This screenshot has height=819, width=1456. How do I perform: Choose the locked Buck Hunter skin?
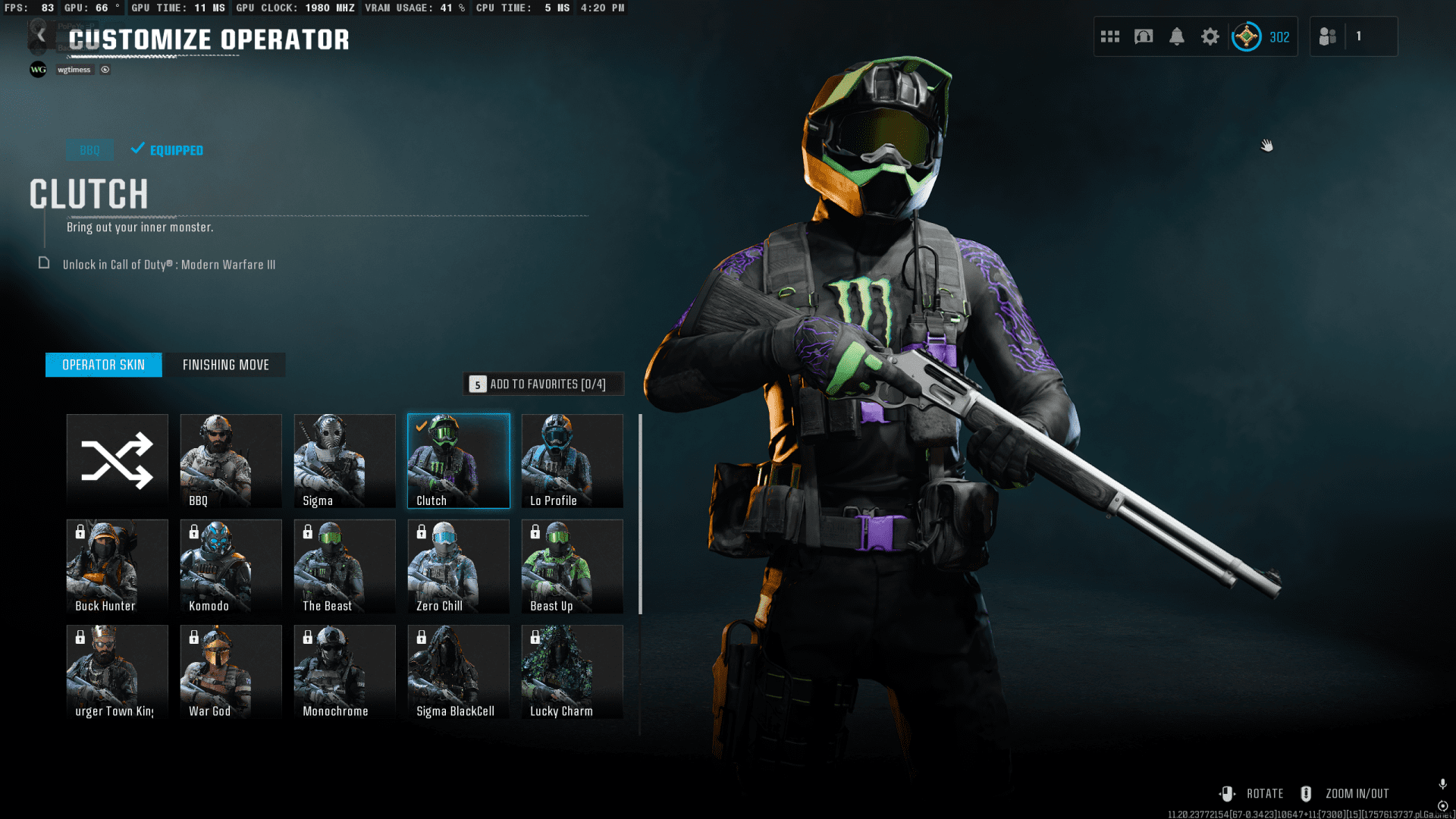(118, 566)
